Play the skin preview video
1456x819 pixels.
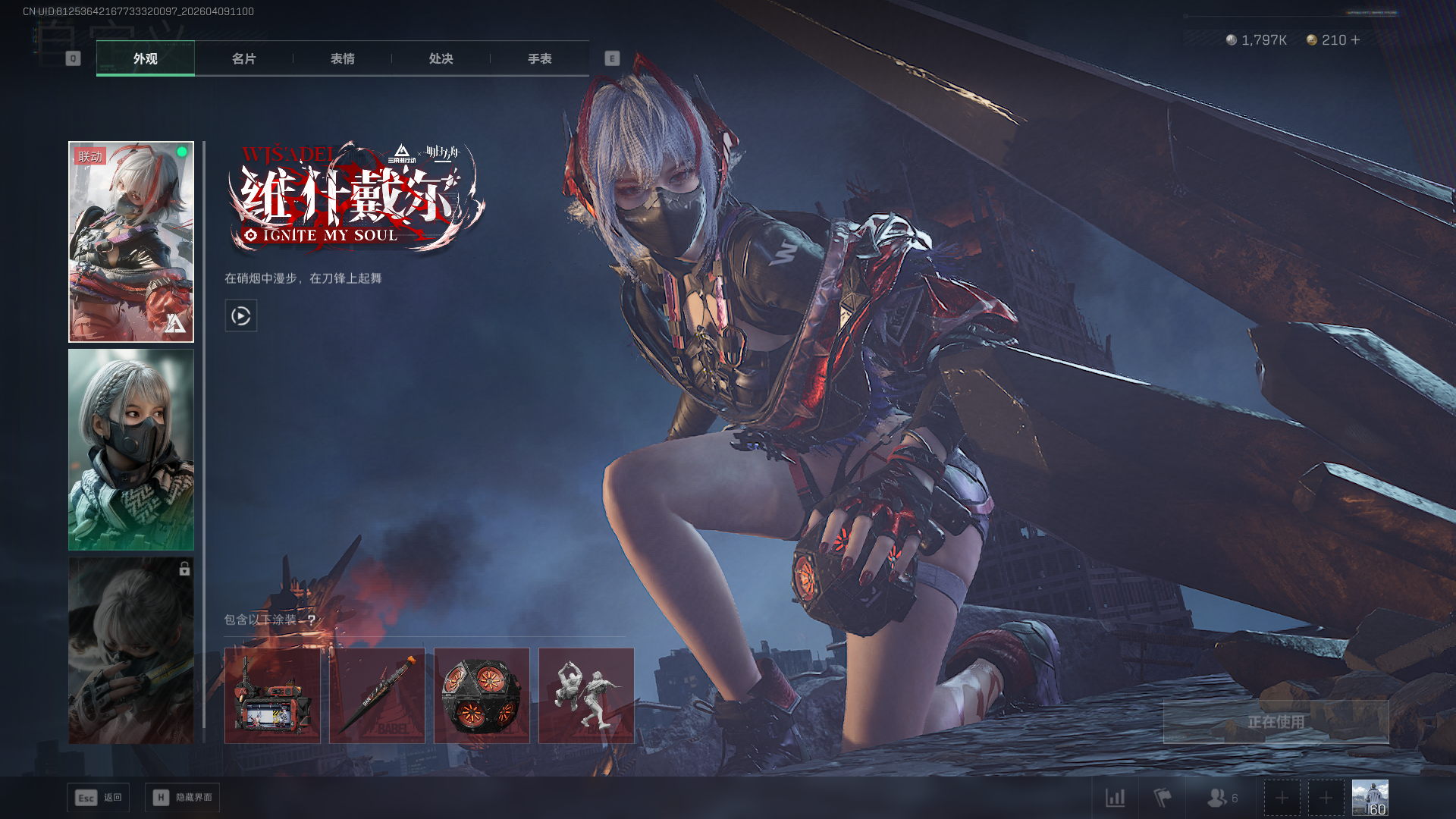[241, 315]
